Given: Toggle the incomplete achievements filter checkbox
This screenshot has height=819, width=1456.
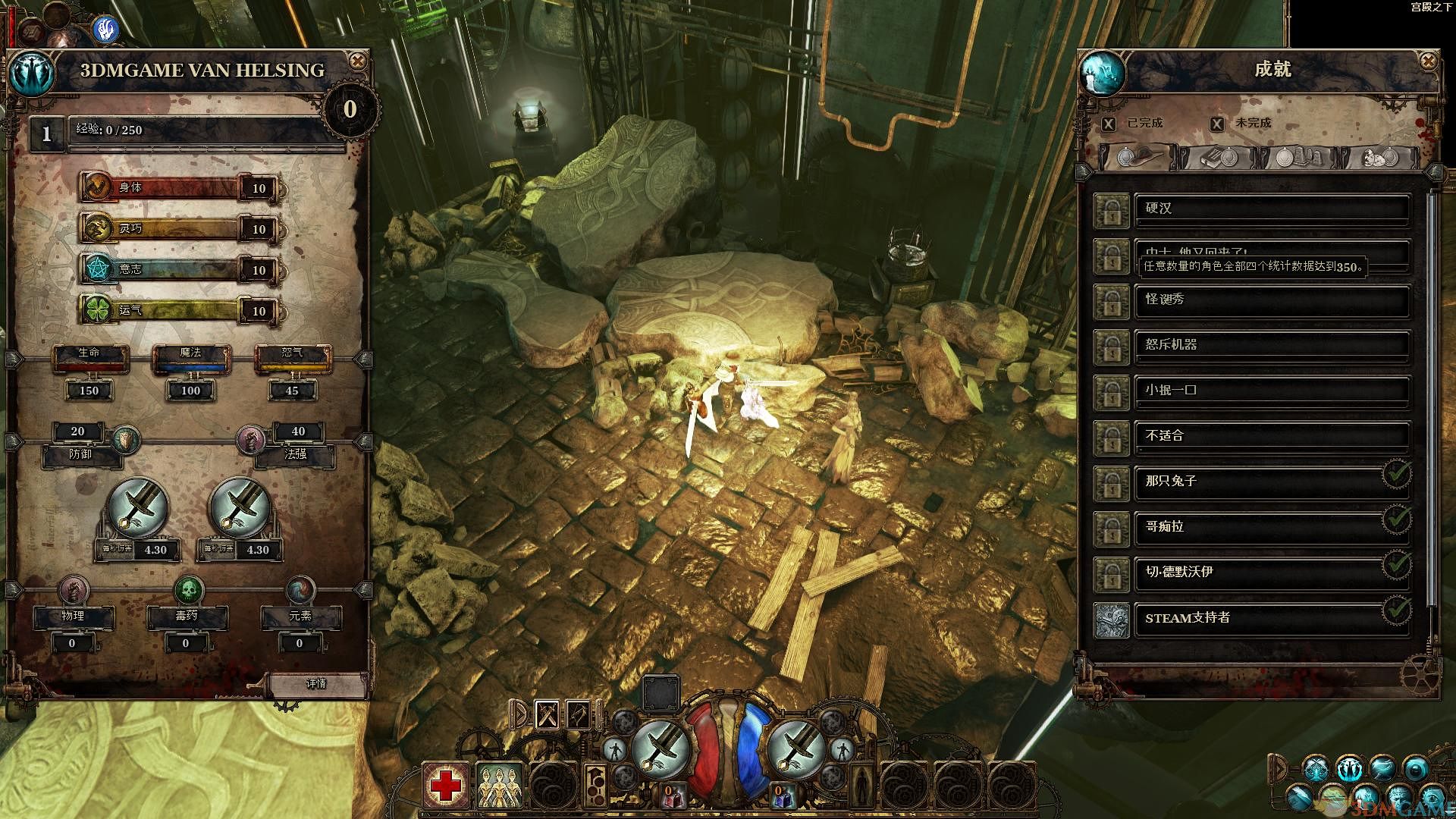Looking at the screenshot, I should coord(1217,124).
